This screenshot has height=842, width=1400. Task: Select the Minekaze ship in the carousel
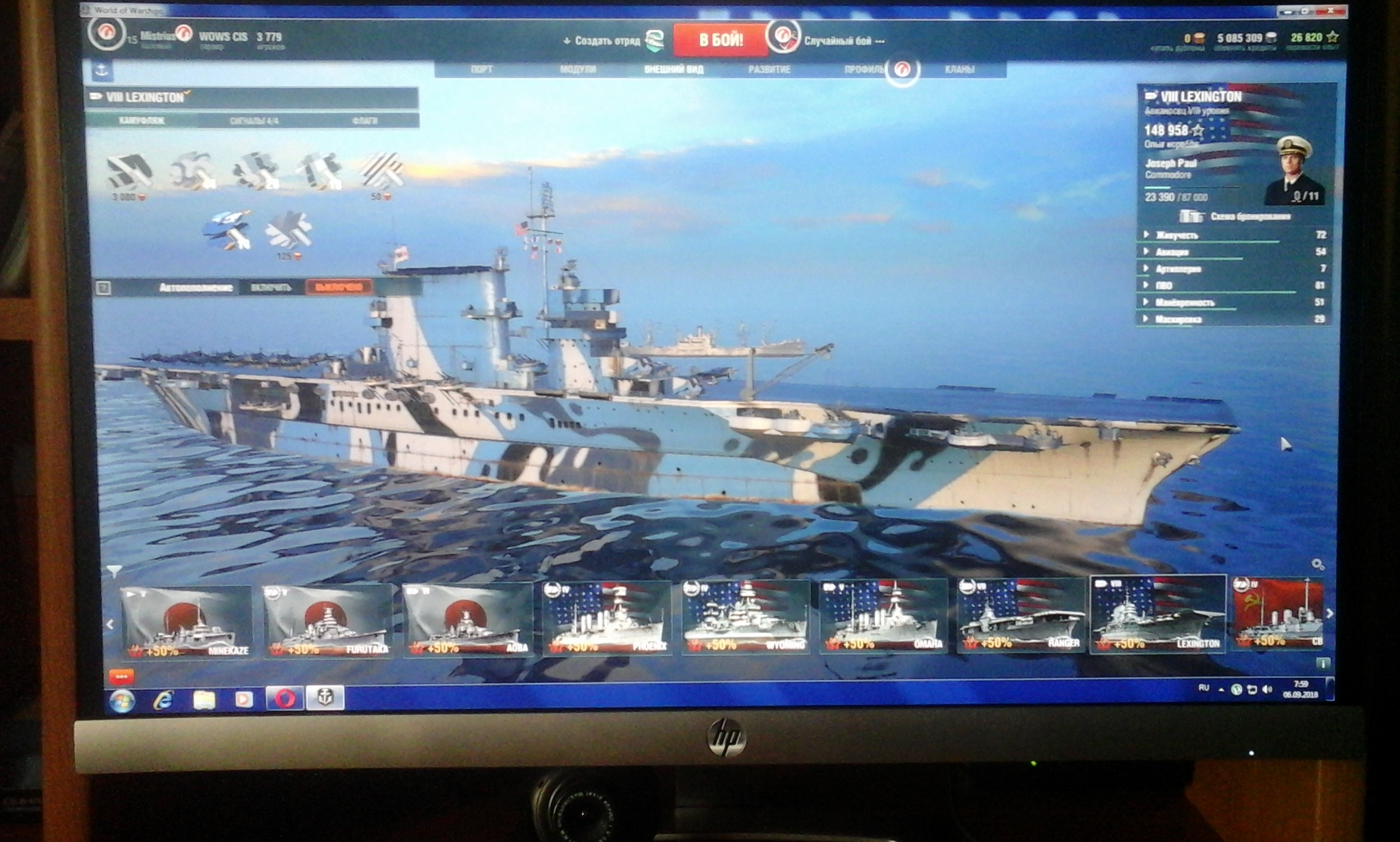[186, 622]
